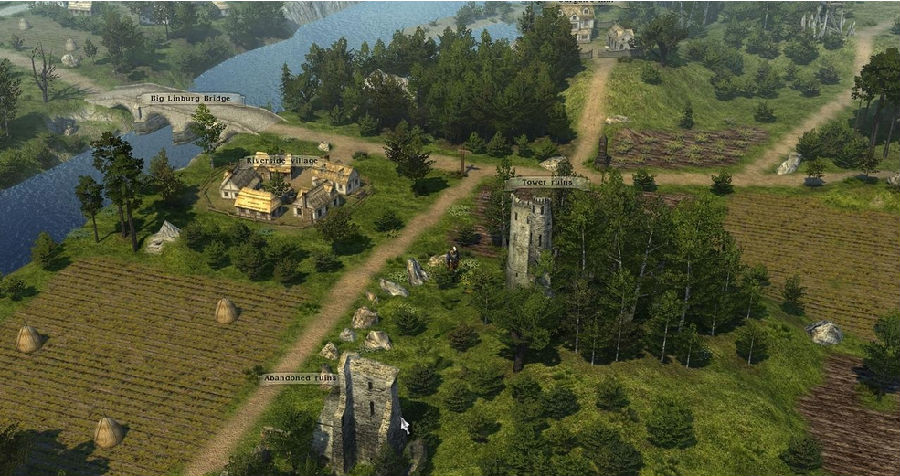Viewport: 900px width, 476px height.
Task: Select the Big Linburg Bridge map label
Action: click(191, 98)
